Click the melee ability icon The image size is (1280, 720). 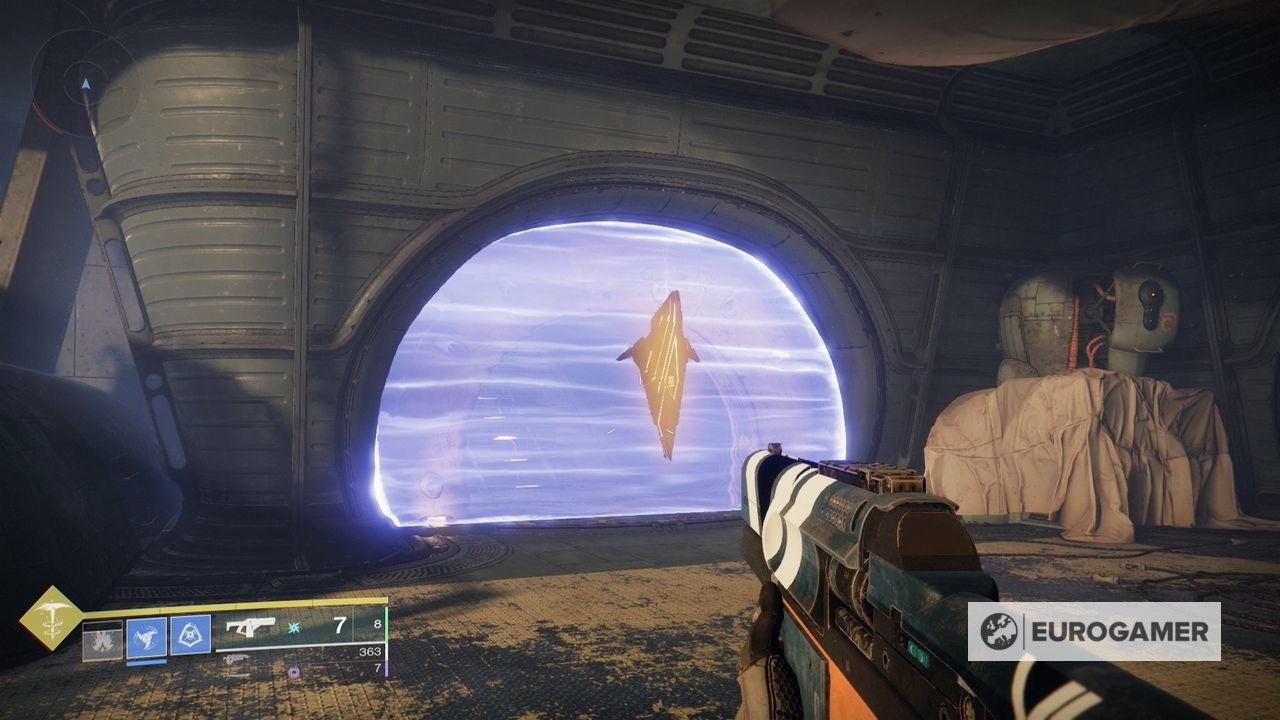point(146,636)
